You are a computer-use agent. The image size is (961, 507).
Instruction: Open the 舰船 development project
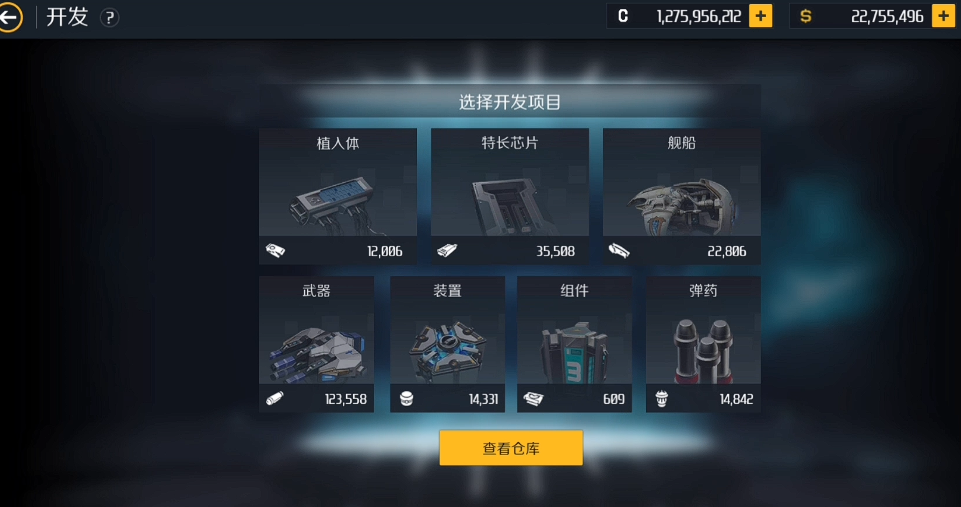pyautogui.click(x=681, y=196)
